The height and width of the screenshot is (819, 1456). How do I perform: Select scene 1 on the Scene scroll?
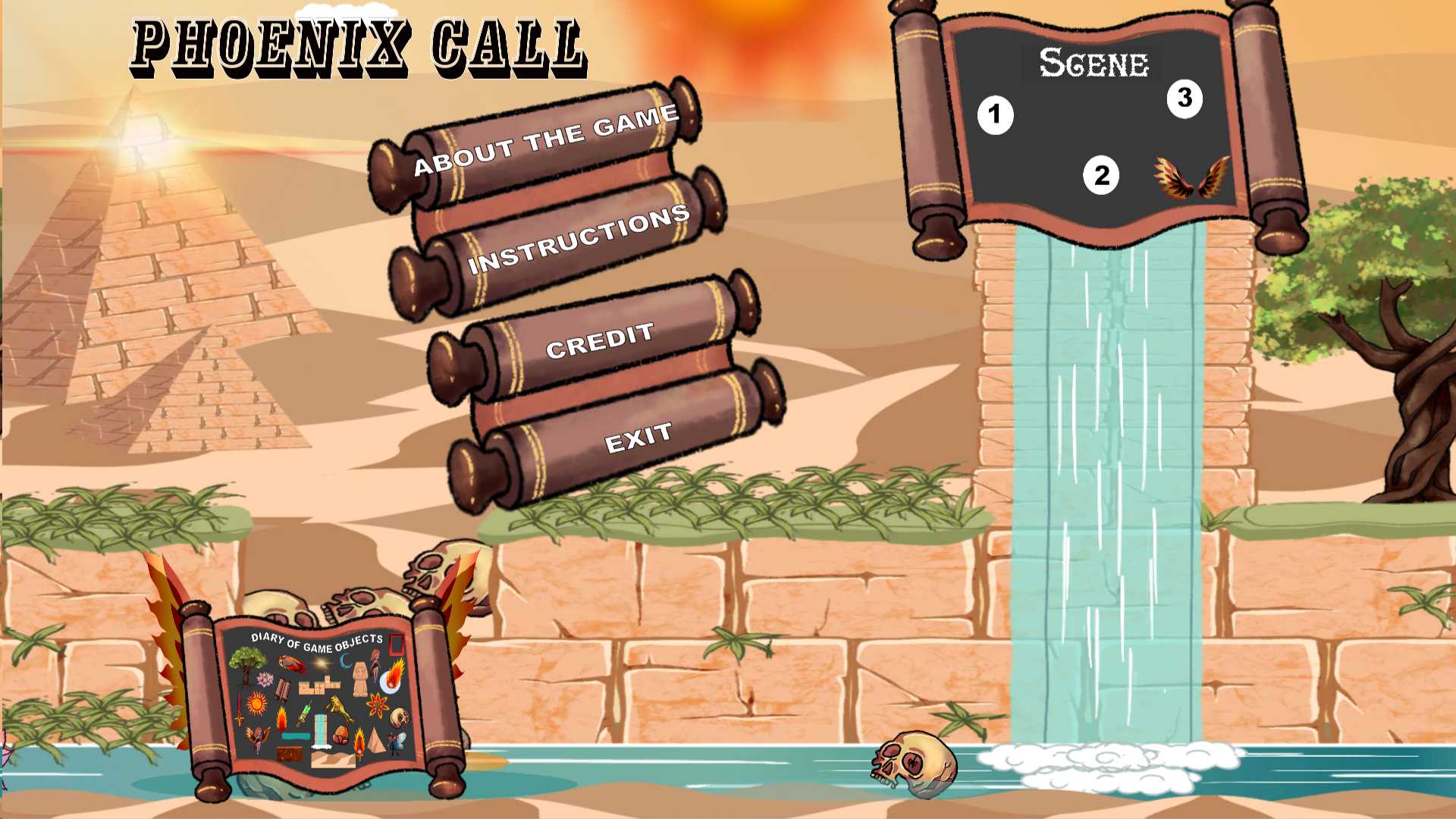click(995, 115)
